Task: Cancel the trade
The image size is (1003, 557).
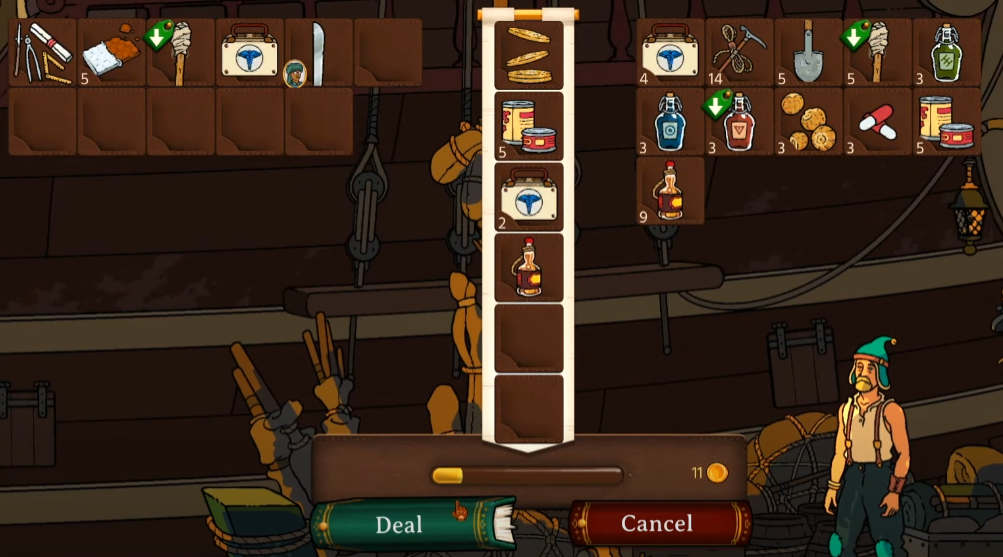Action: pos(657,523)
